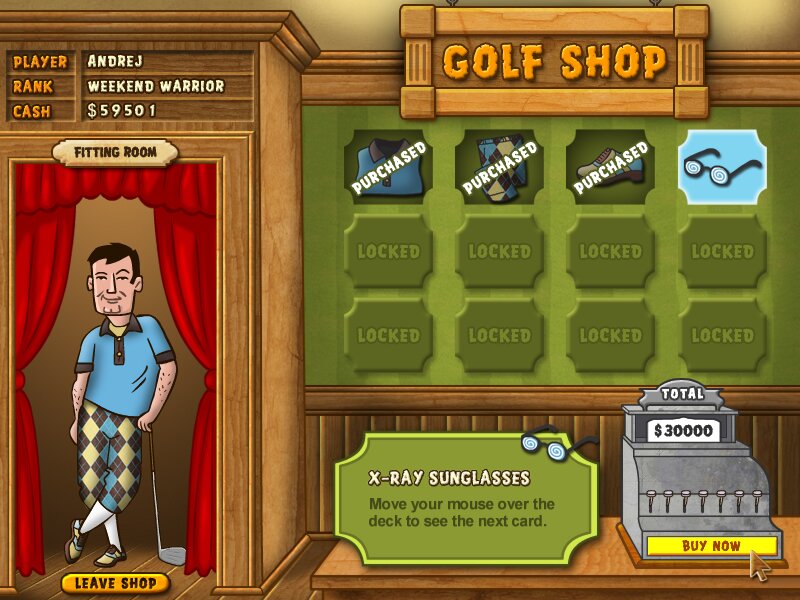
Task: Buy the X-Ray Sunglasses now
Action: pos(711,546)
